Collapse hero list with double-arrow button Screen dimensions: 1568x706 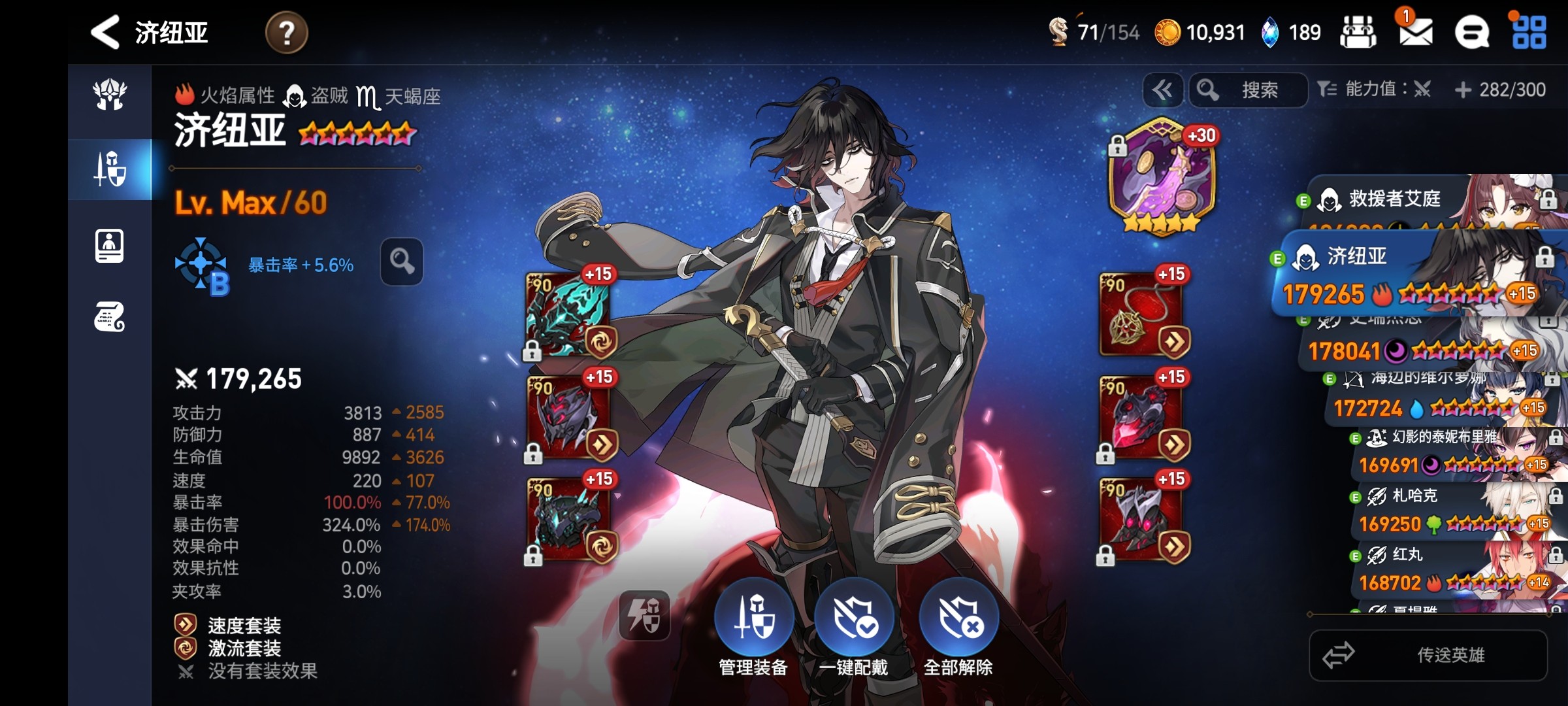click(1162, 90)
